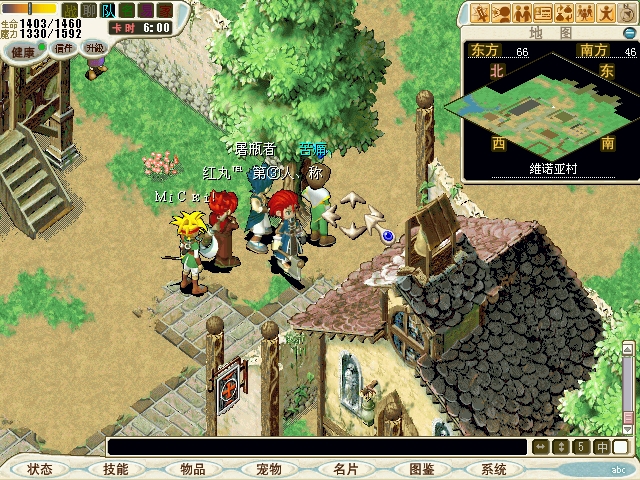Click the money bags exchange icon
This screenshot has width=640, height=480.
(564, 13)
